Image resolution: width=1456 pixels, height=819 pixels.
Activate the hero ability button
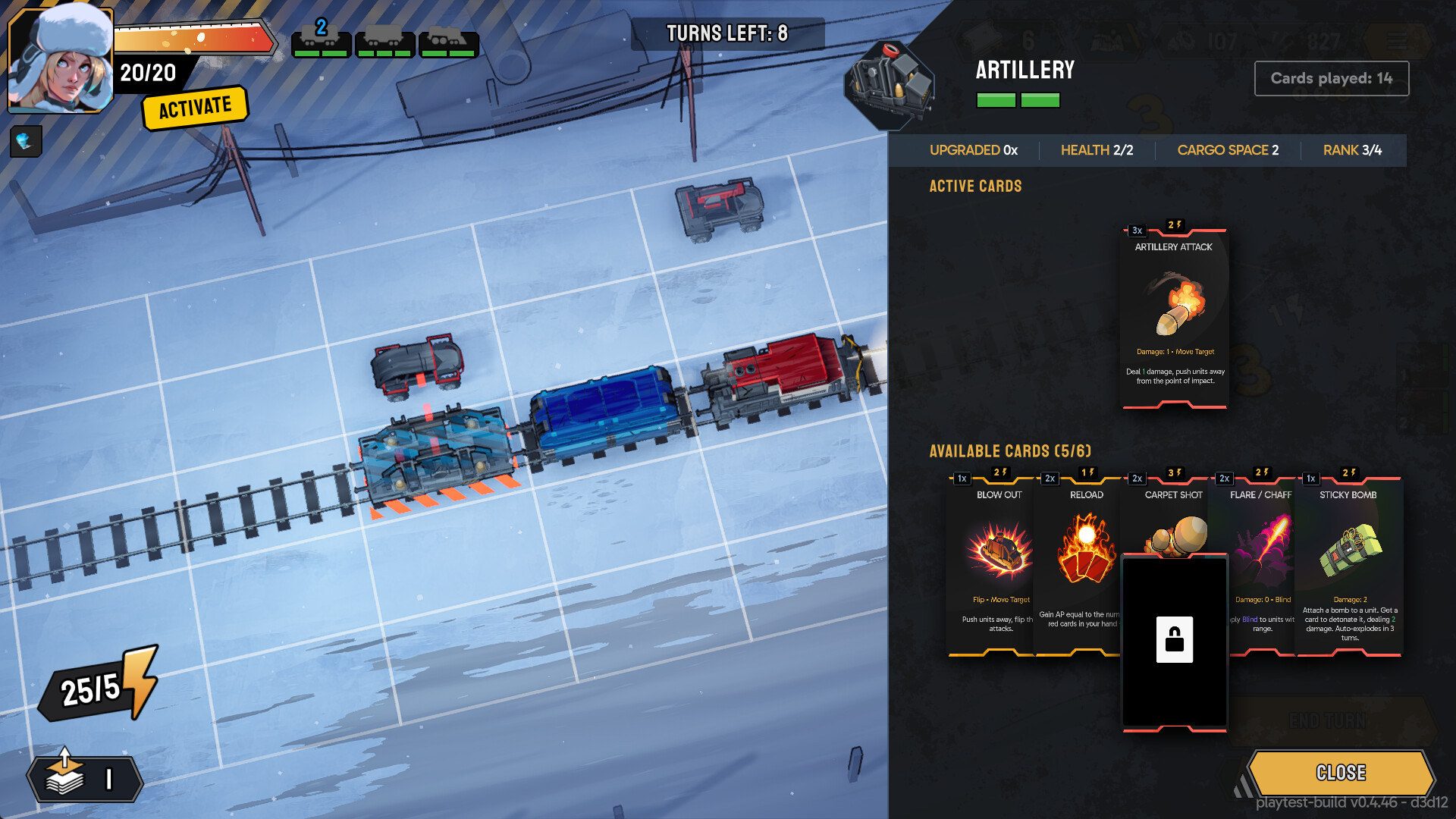click(195, 107)
